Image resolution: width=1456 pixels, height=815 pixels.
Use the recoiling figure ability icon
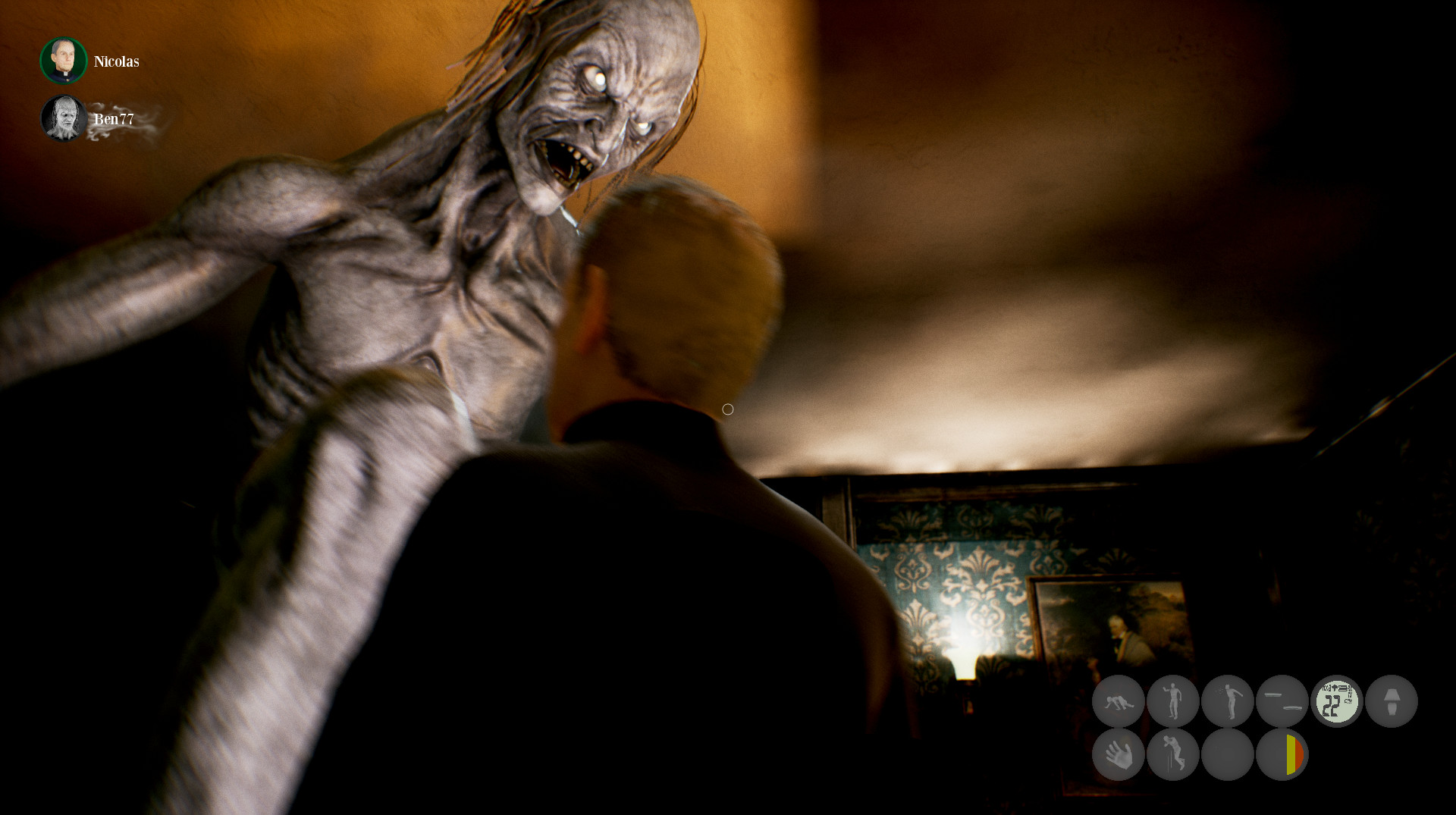(x=1228, y=701)
